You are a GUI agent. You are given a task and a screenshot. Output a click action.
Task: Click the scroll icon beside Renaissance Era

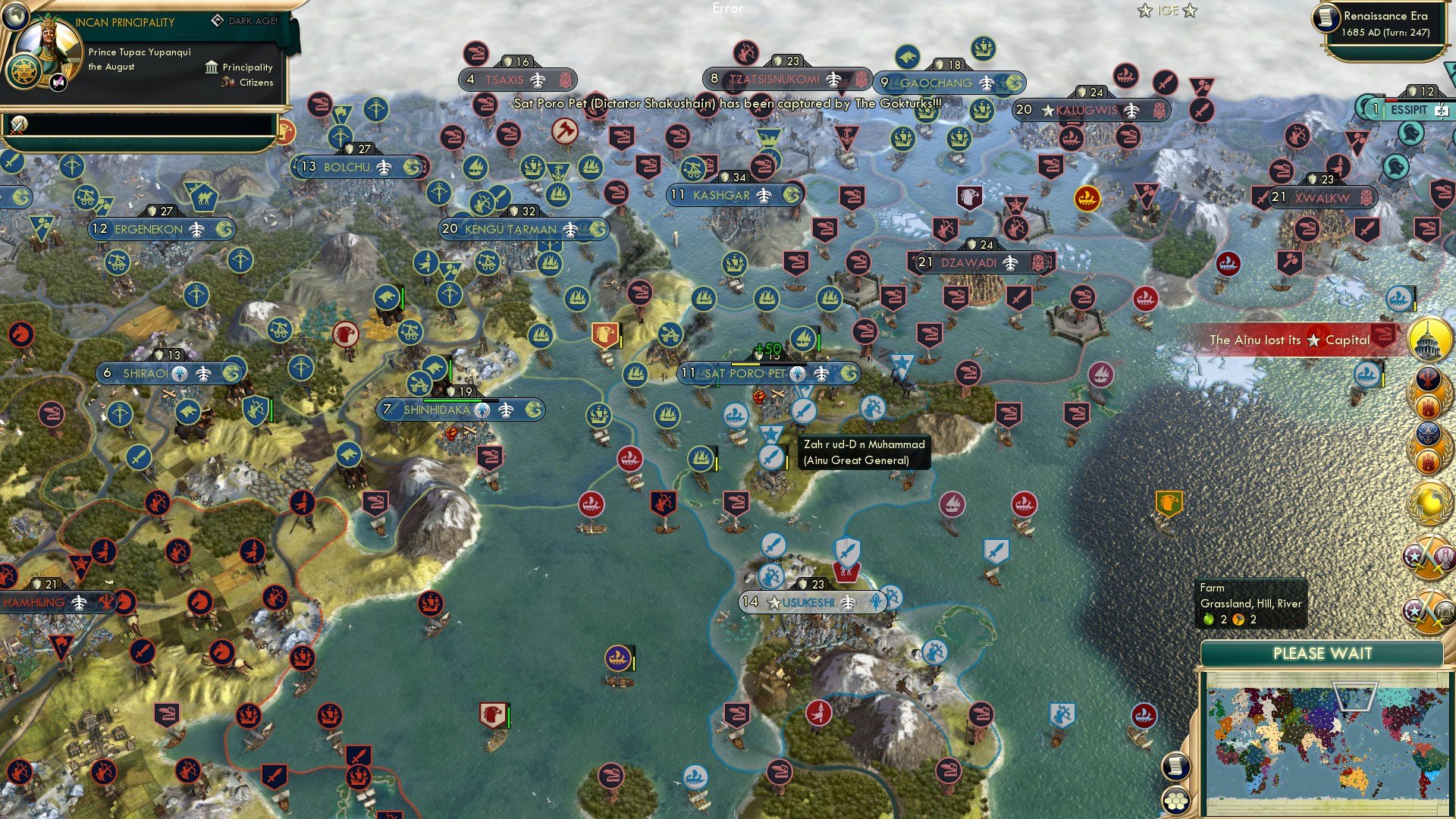click(x=1326, y=18)
